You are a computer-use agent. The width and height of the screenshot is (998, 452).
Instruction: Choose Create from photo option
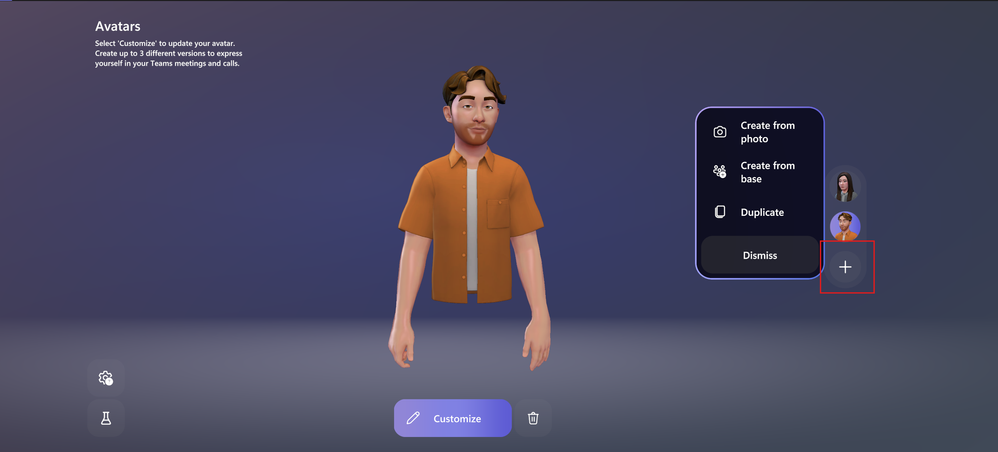click(758, 132)
